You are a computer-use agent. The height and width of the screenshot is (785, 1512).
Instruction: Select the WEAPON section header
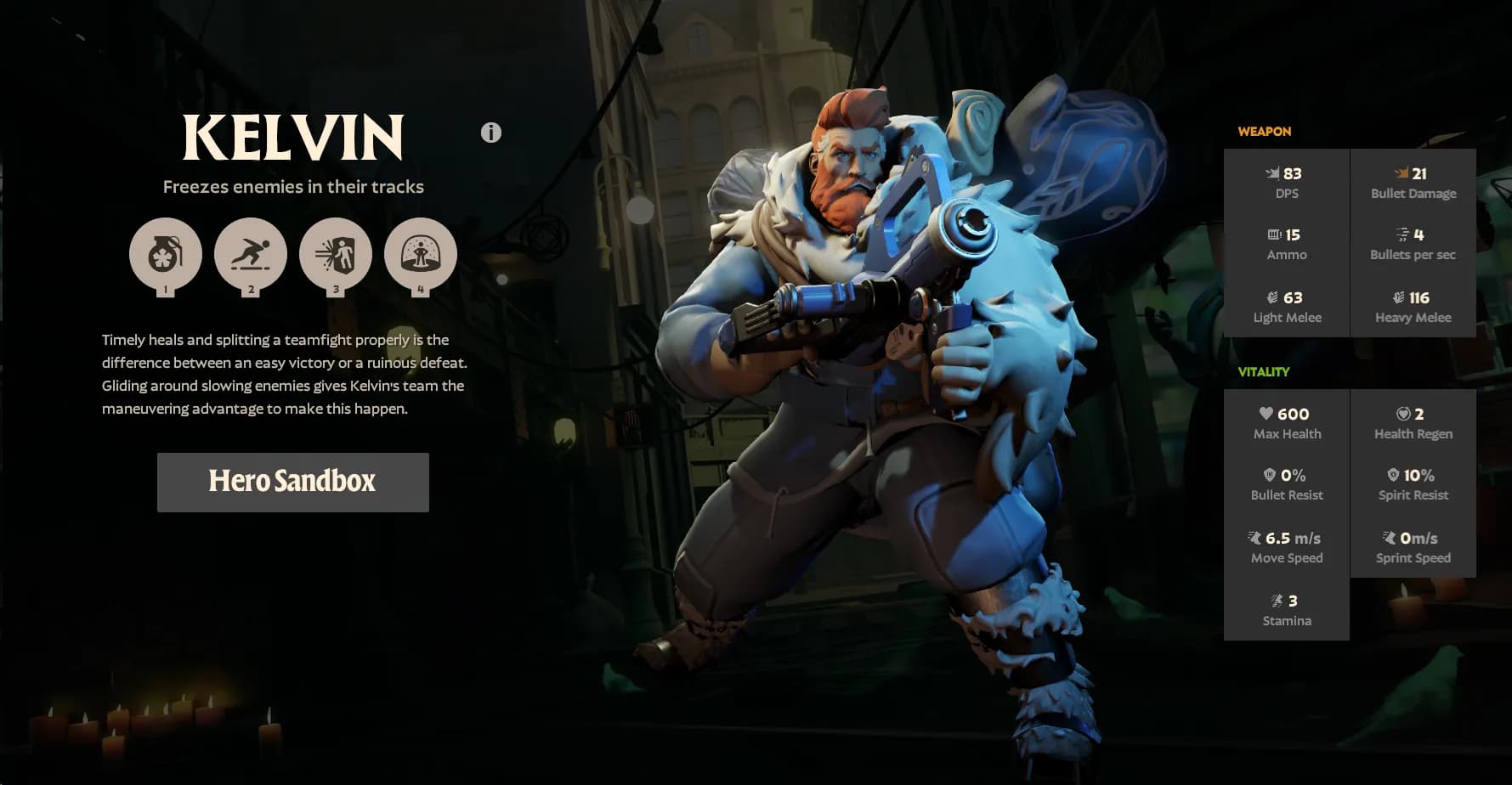point(1264,131)
